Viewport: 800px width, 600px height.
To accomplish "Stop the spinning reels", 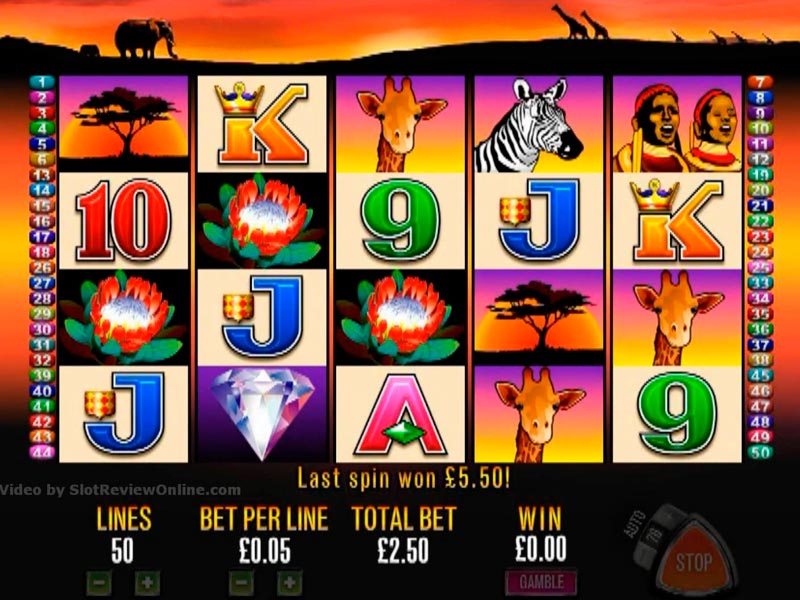I will [x=692, y=561].
